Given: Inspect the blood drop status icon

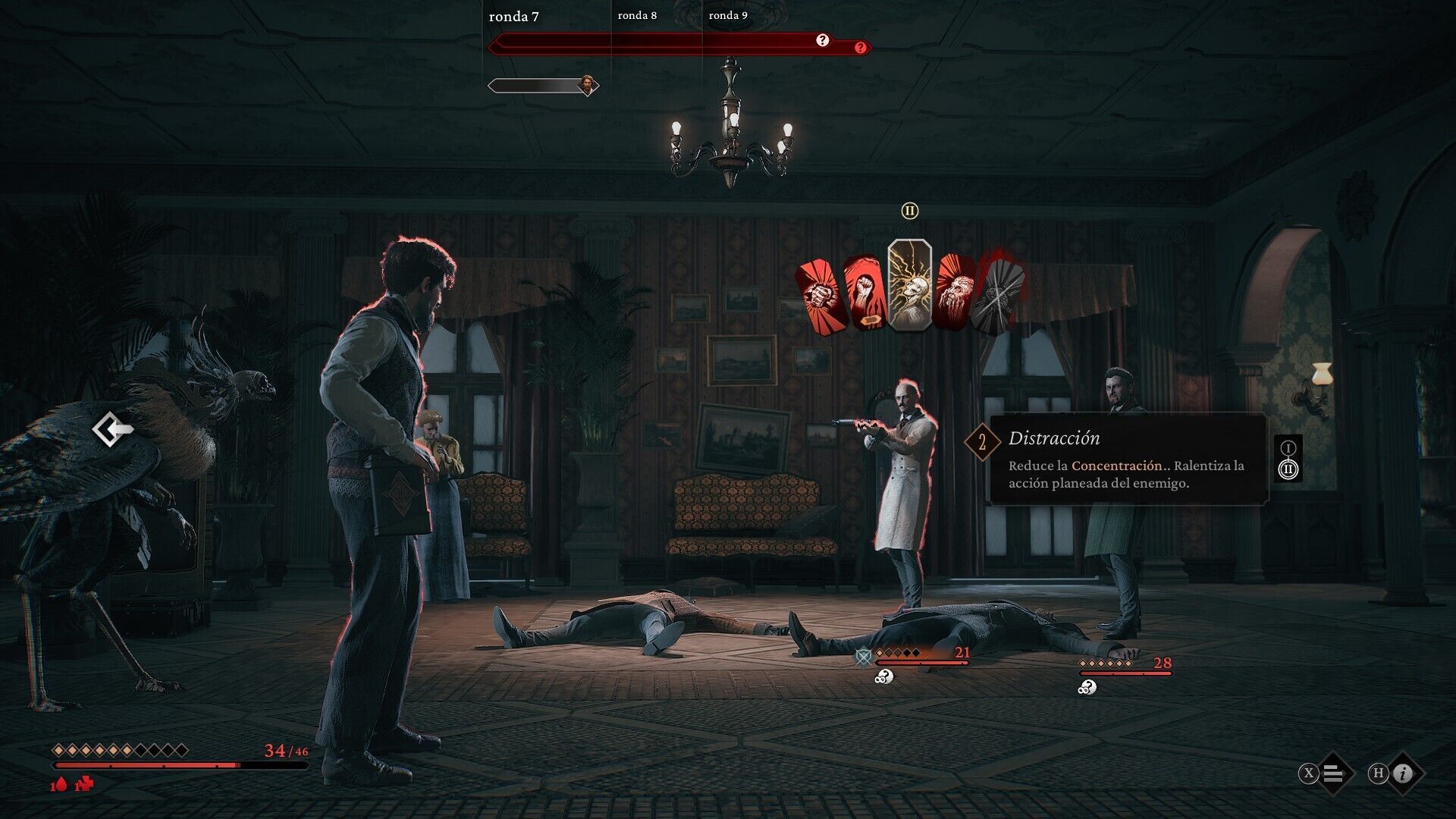Looking at the screenshot, I should point(60,785).
